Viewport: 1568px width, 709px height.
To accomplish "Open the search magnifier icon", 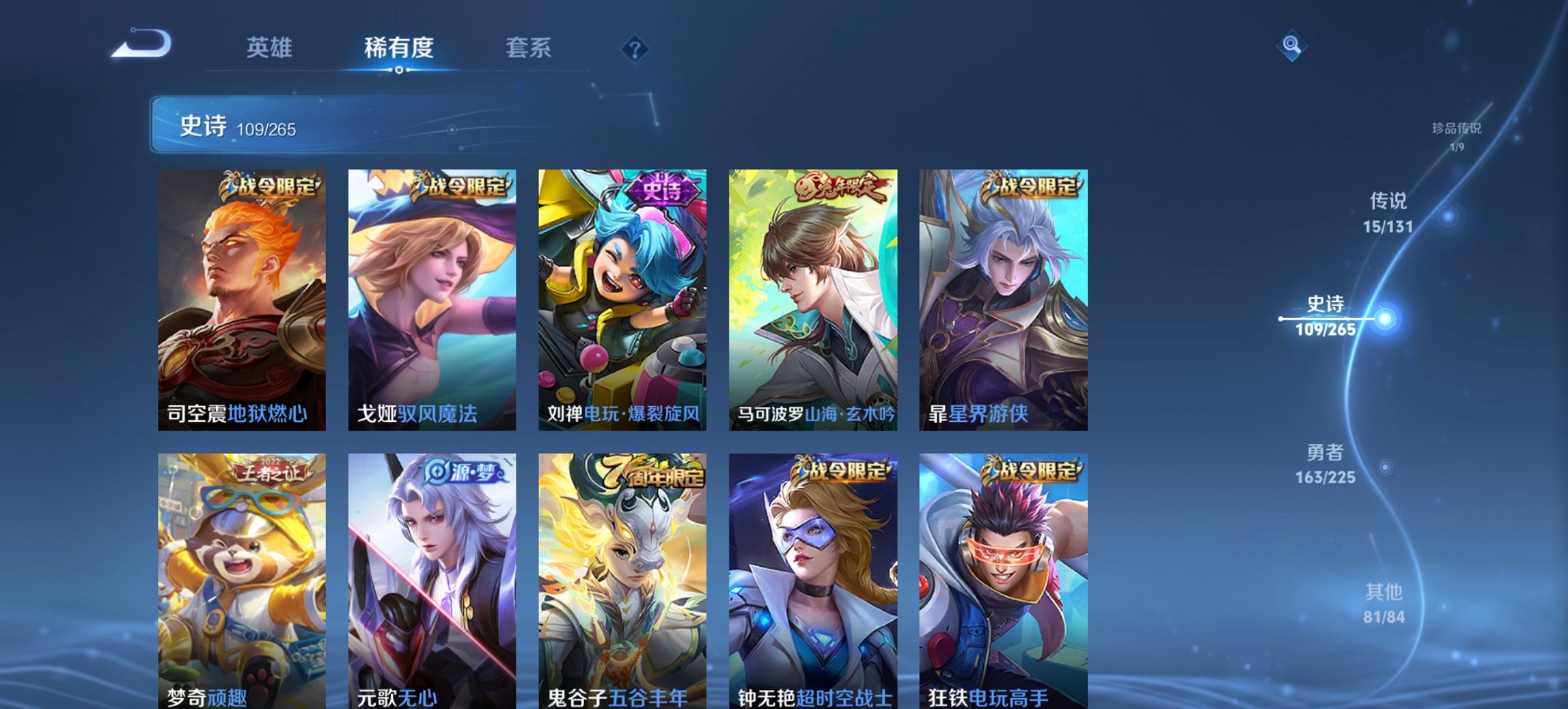I will [1291, 46].
